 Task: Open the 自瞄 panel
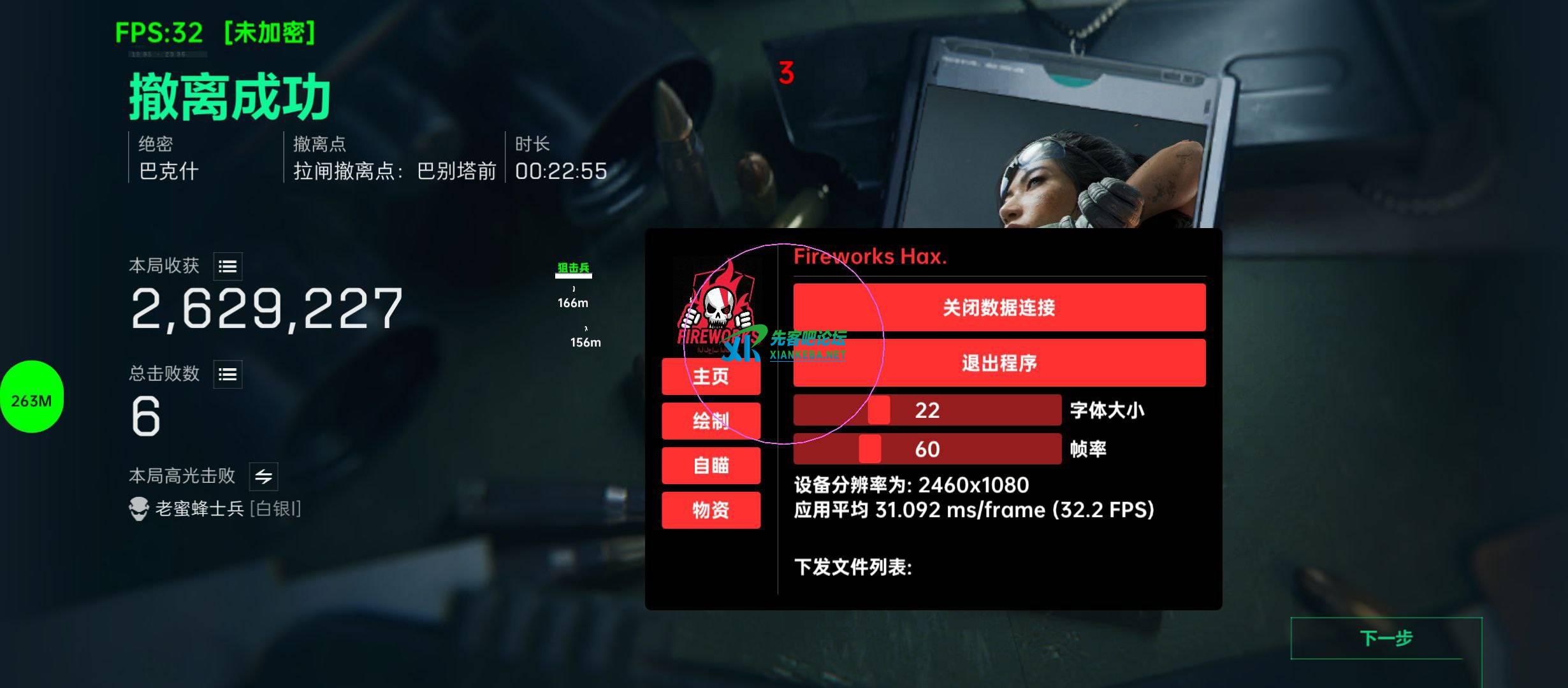coord(711,466)
